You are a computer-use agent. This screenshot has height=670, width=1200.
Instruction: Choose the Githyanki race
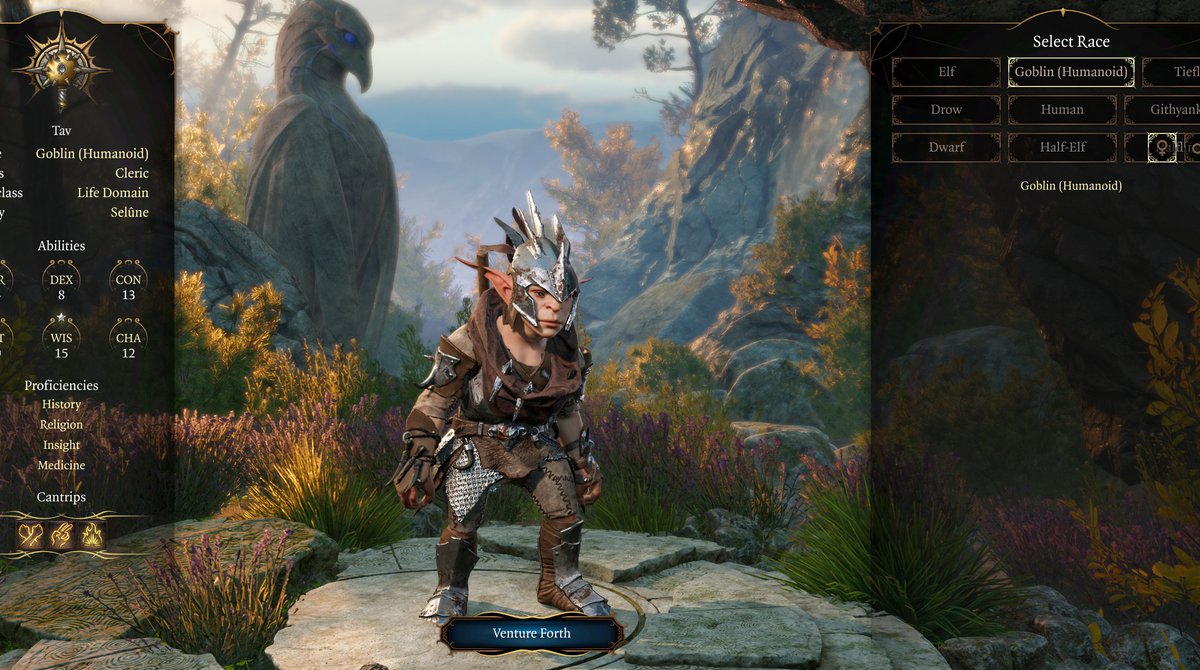click(1163, 110)
